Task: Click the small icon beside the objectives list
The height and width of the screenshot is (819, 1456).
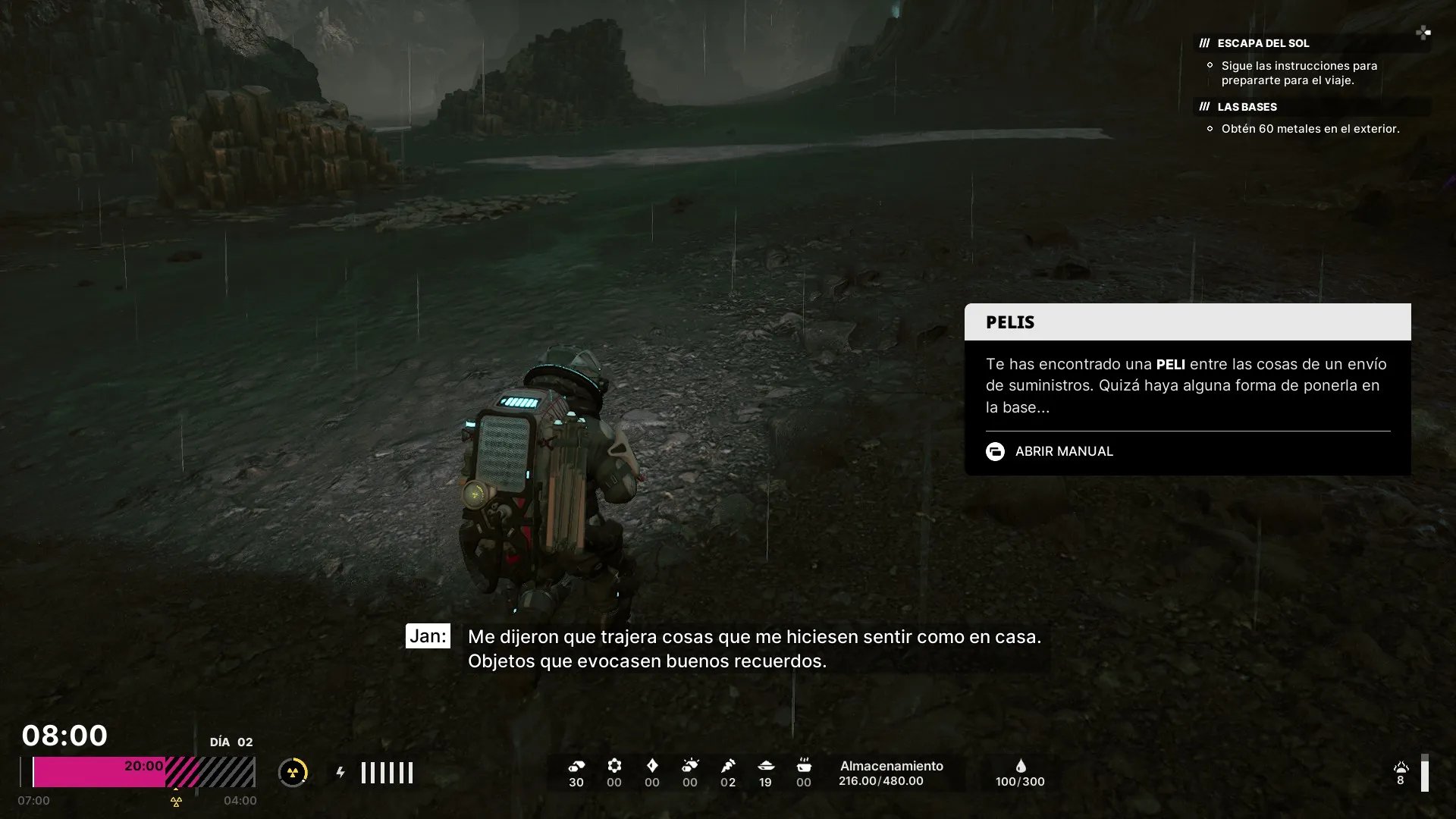Action: (x=1423, y=32)
